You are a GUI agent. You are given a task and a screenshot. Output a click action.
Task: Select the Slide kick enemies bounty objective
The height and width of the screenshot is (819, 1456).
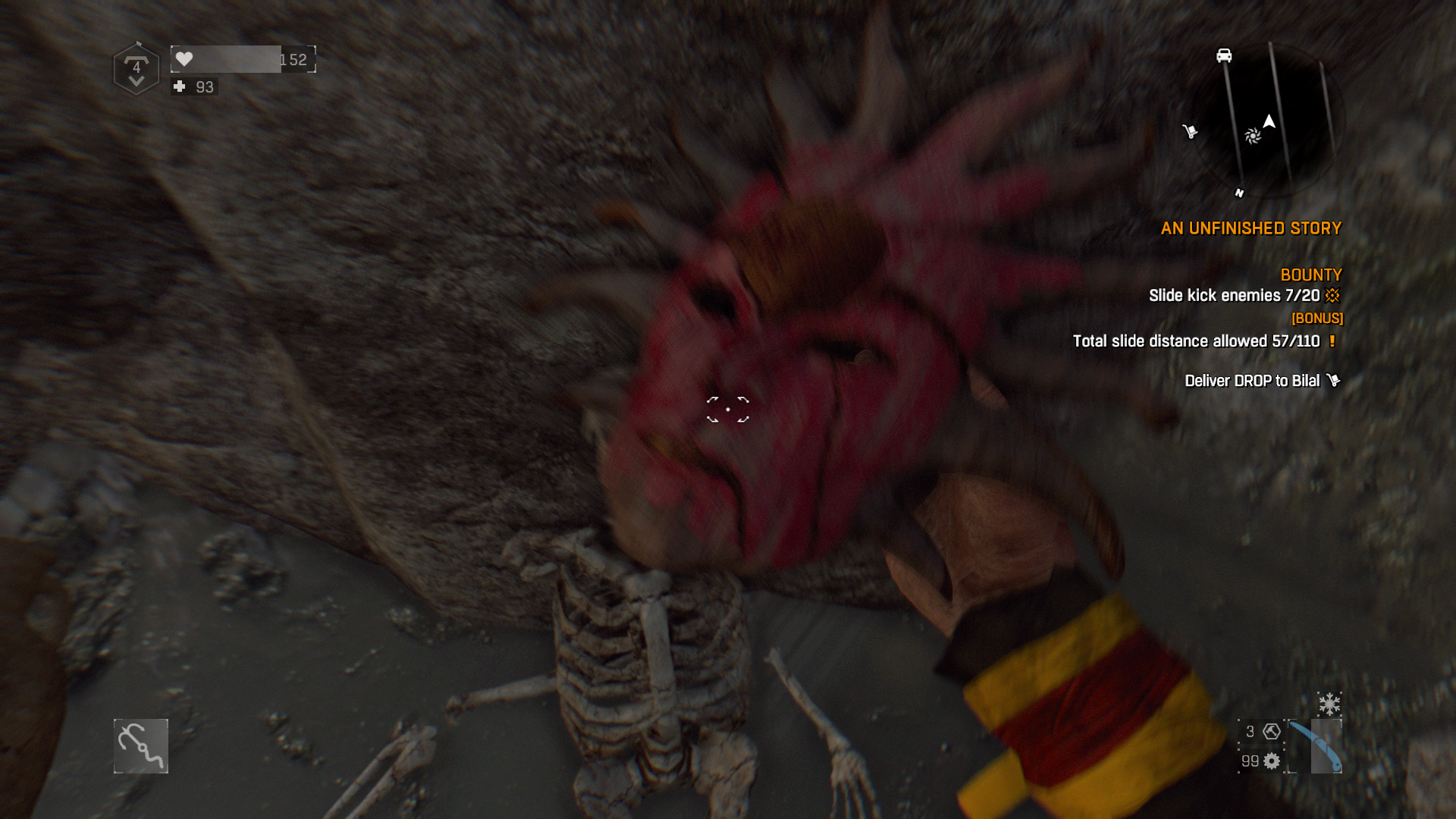tap(1234, 296)
